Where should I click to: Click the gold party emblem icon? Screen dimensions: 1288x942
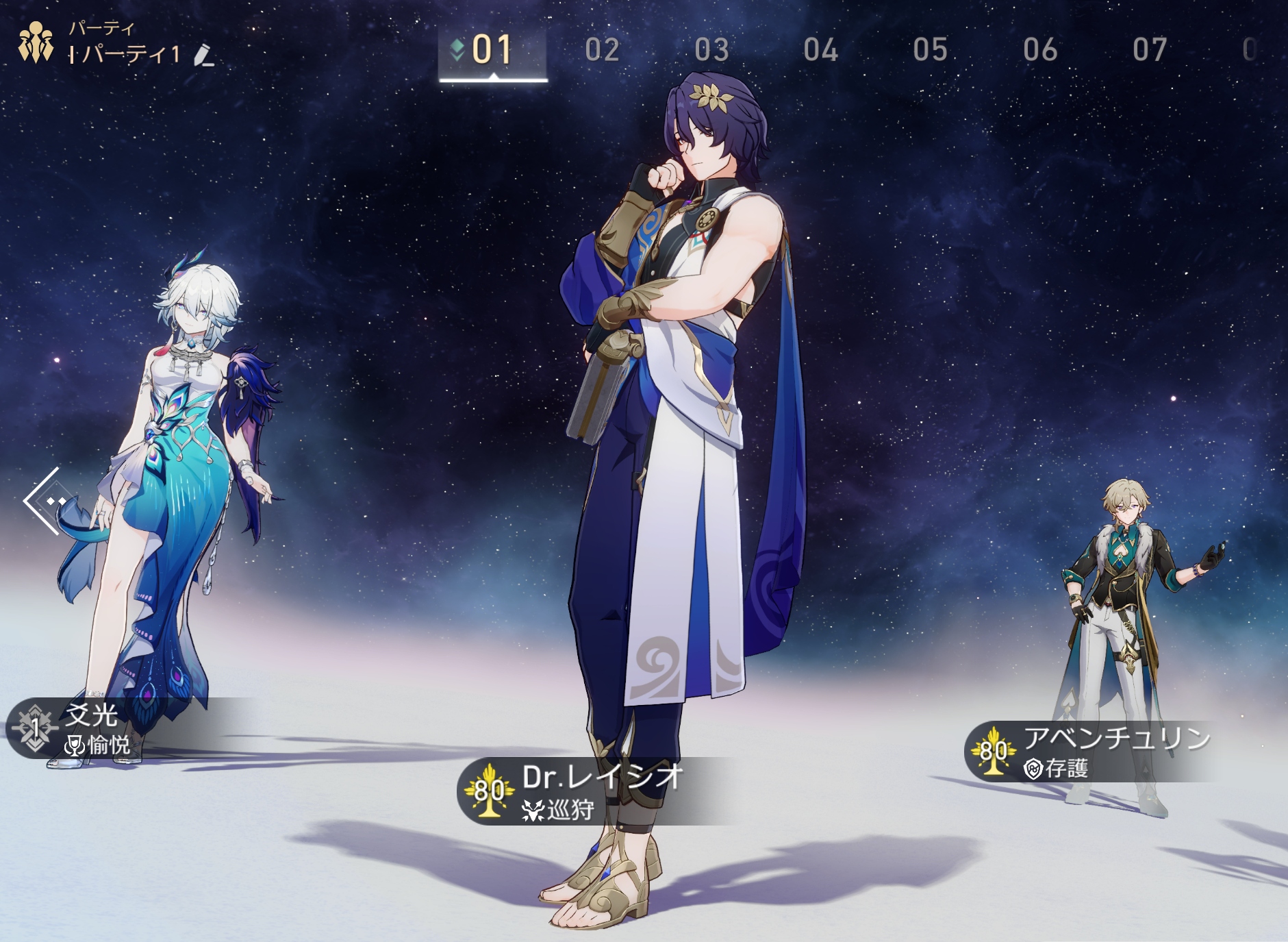[36, 42]
